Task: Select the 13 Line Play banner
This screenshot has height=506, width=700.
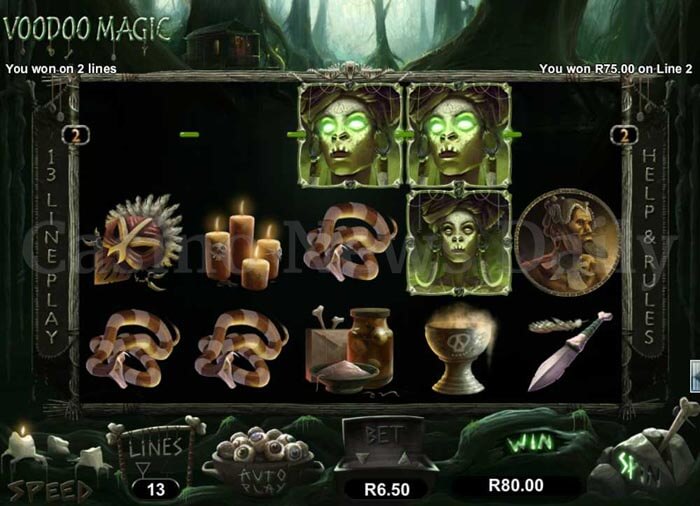Action: click(50, 248)
